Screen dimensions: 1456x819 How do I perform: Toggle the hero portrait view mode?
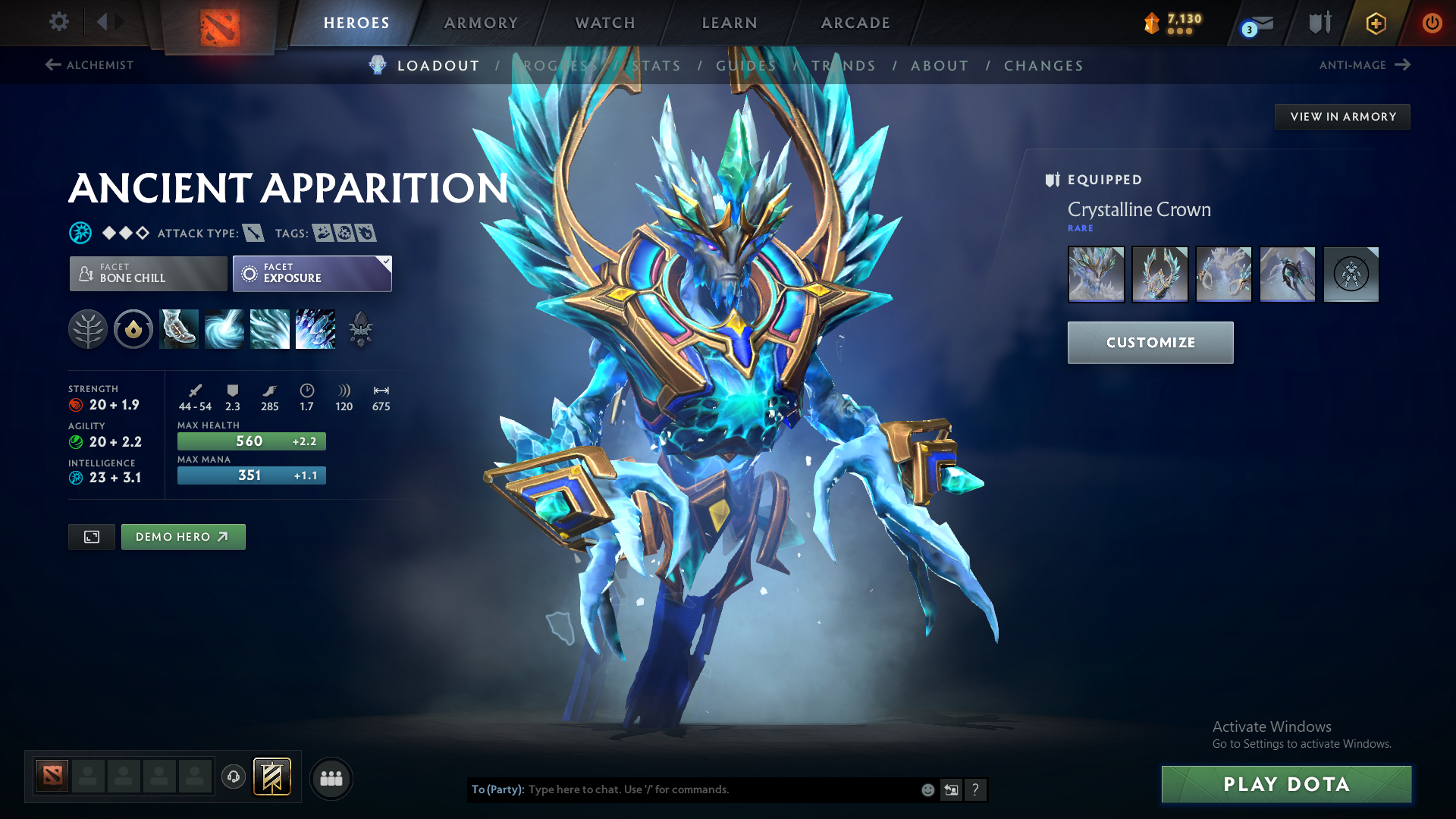point(91,536)
